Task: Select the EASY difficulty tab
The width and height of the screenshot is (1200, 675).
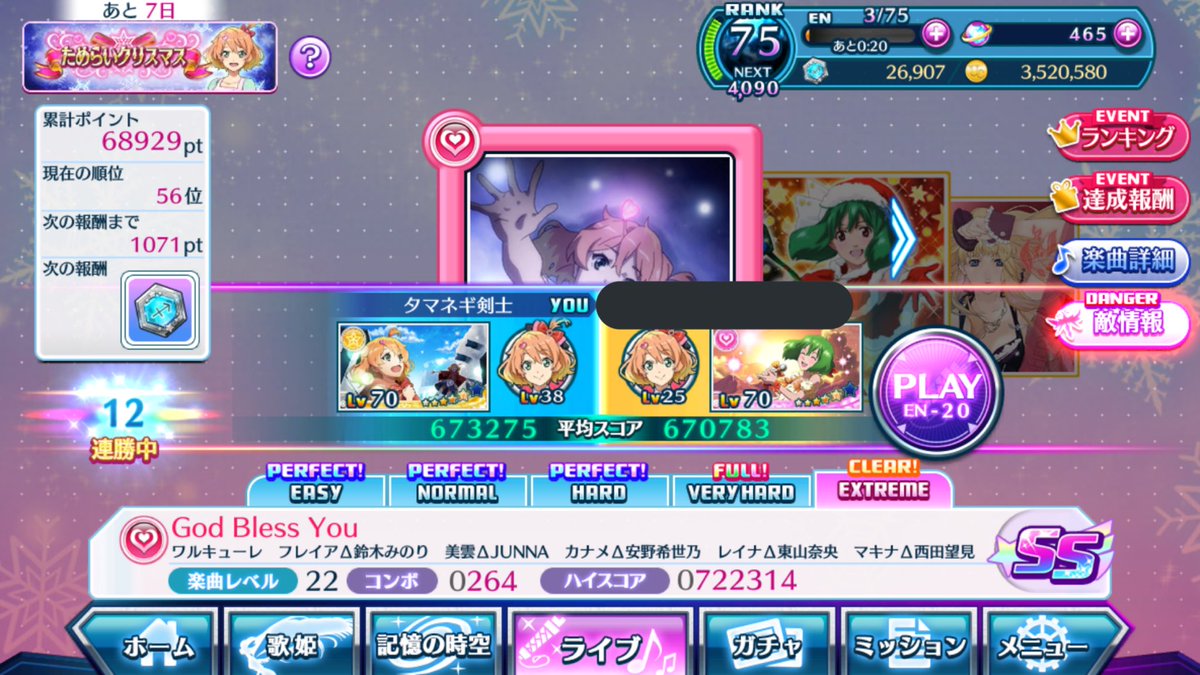Action: click(316, 487)
